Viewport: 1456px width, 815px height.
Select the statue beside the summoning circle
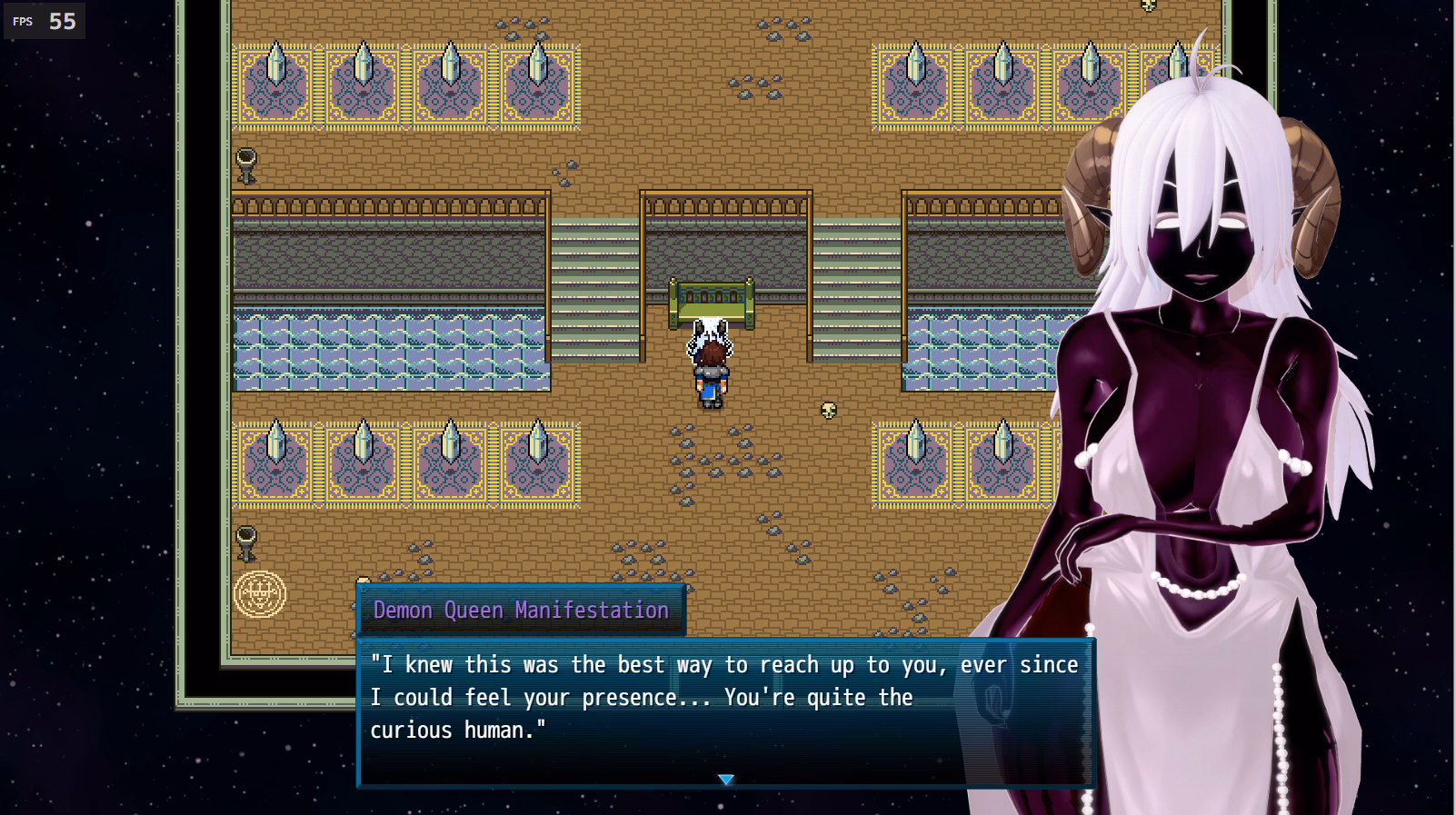[247, 542]
